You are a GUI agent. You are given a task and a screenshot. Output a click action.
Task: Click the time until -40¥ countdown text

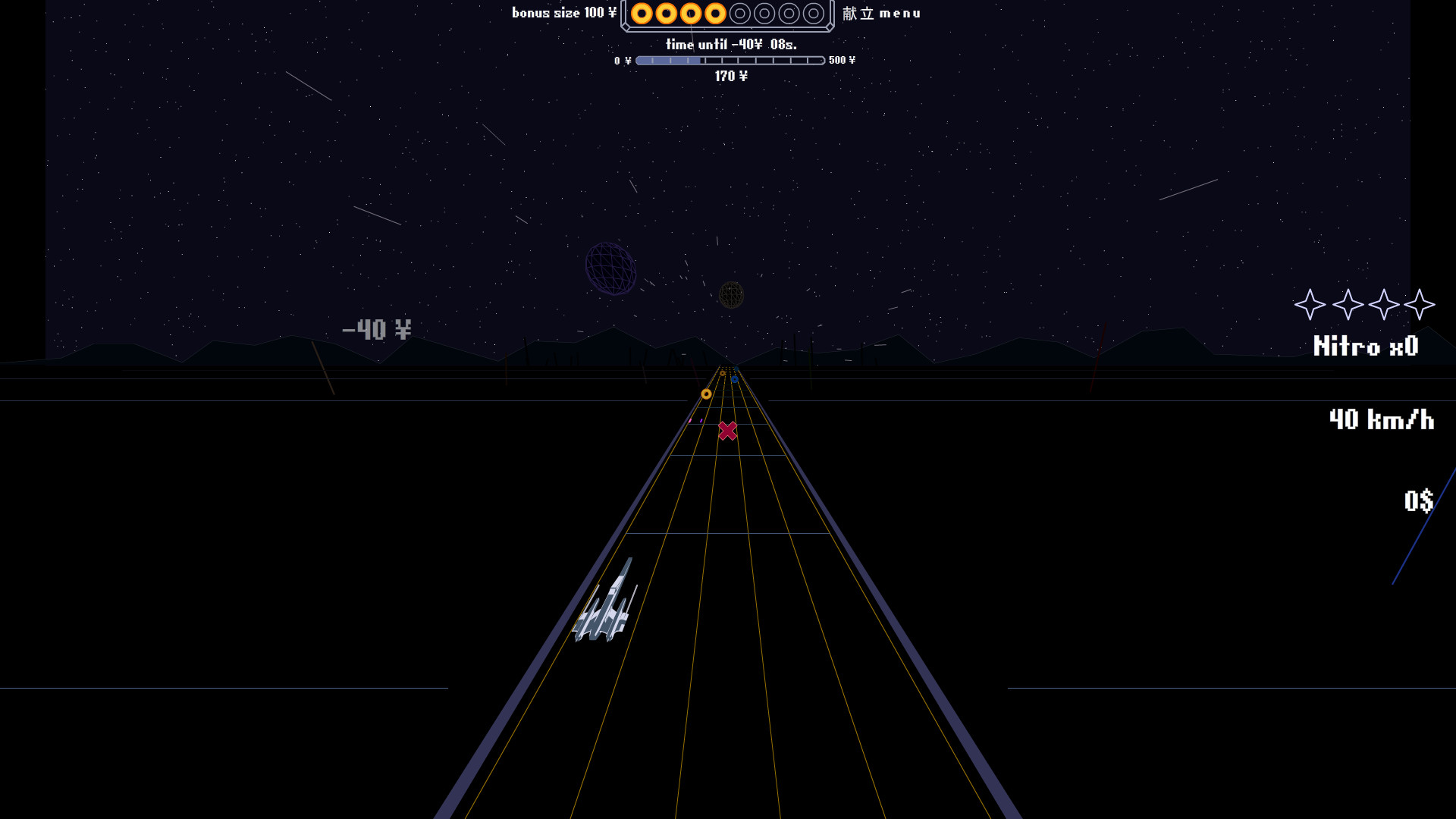[730, 44]
